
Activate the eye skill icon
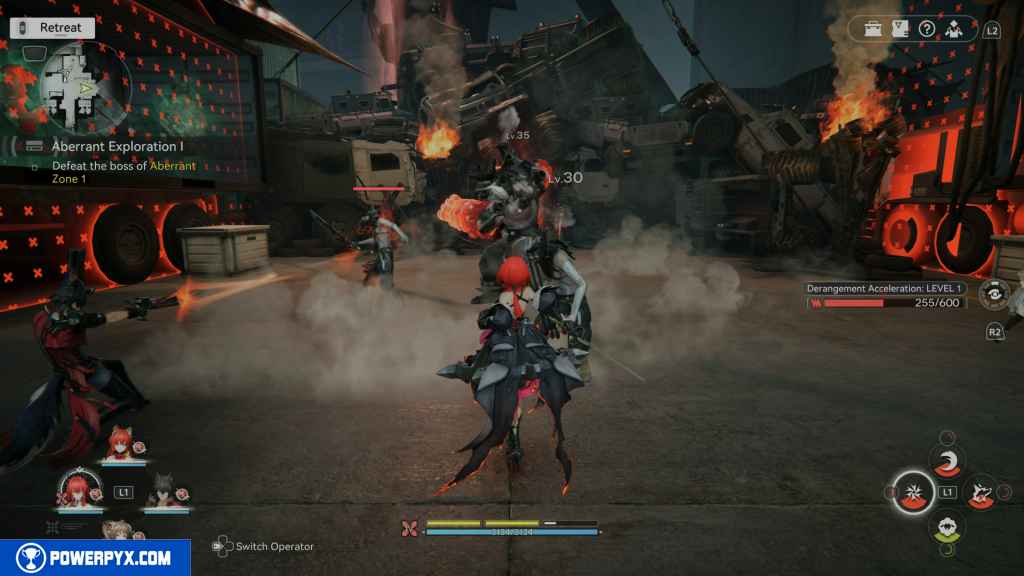993,293
